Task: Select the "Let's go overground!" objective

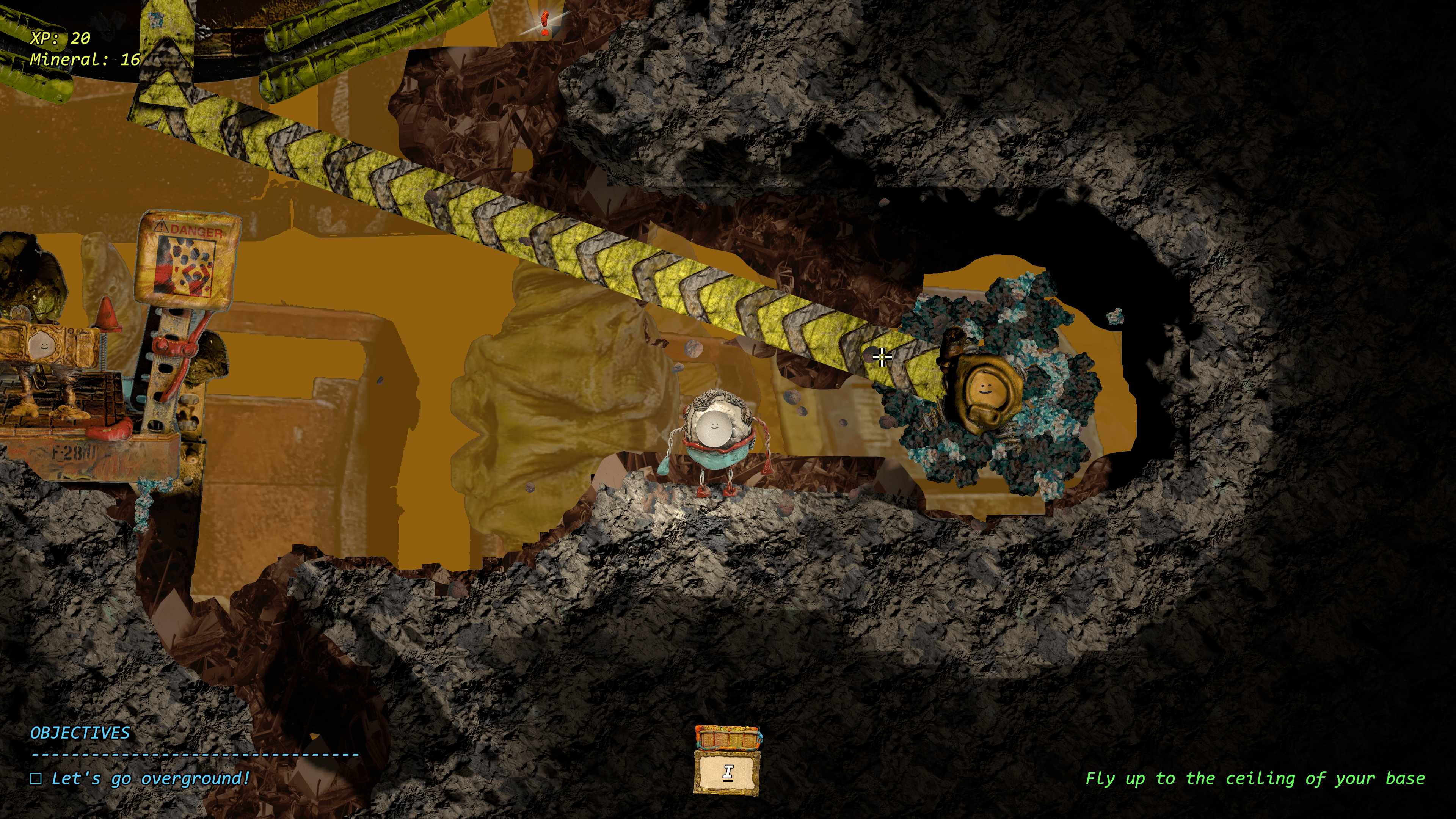Action: coord(150,778)
